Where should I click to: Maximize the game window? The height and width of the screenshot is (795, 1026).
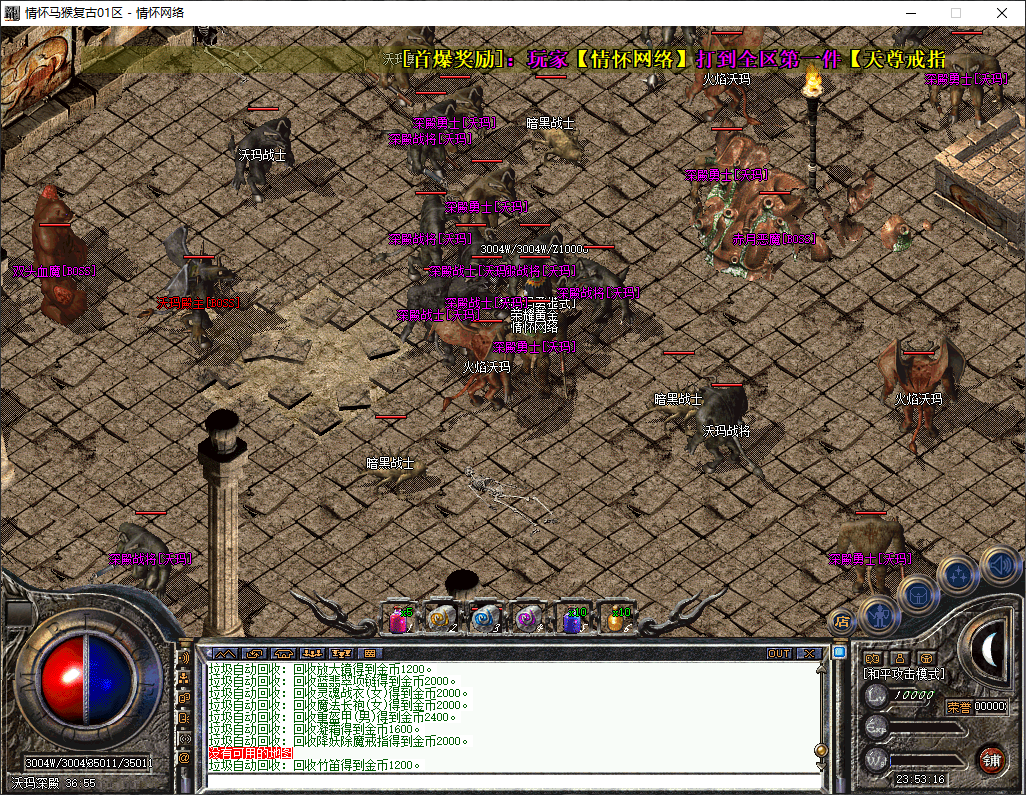pos(955,13)
